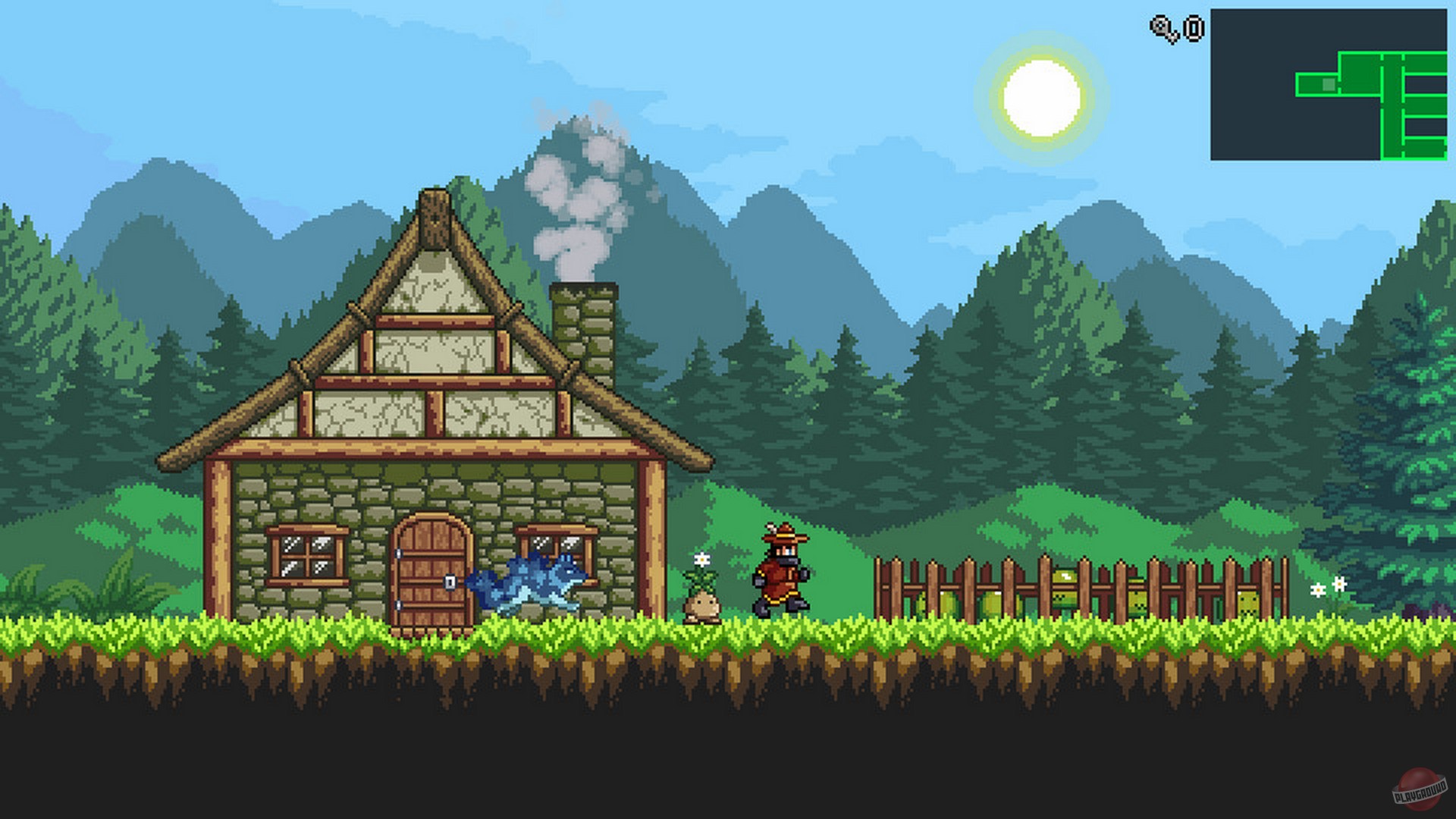The height and width of the screenshot is (819, 1456).
Task: Click the player position marker on the minimap
Action: tap(1329, 85)
